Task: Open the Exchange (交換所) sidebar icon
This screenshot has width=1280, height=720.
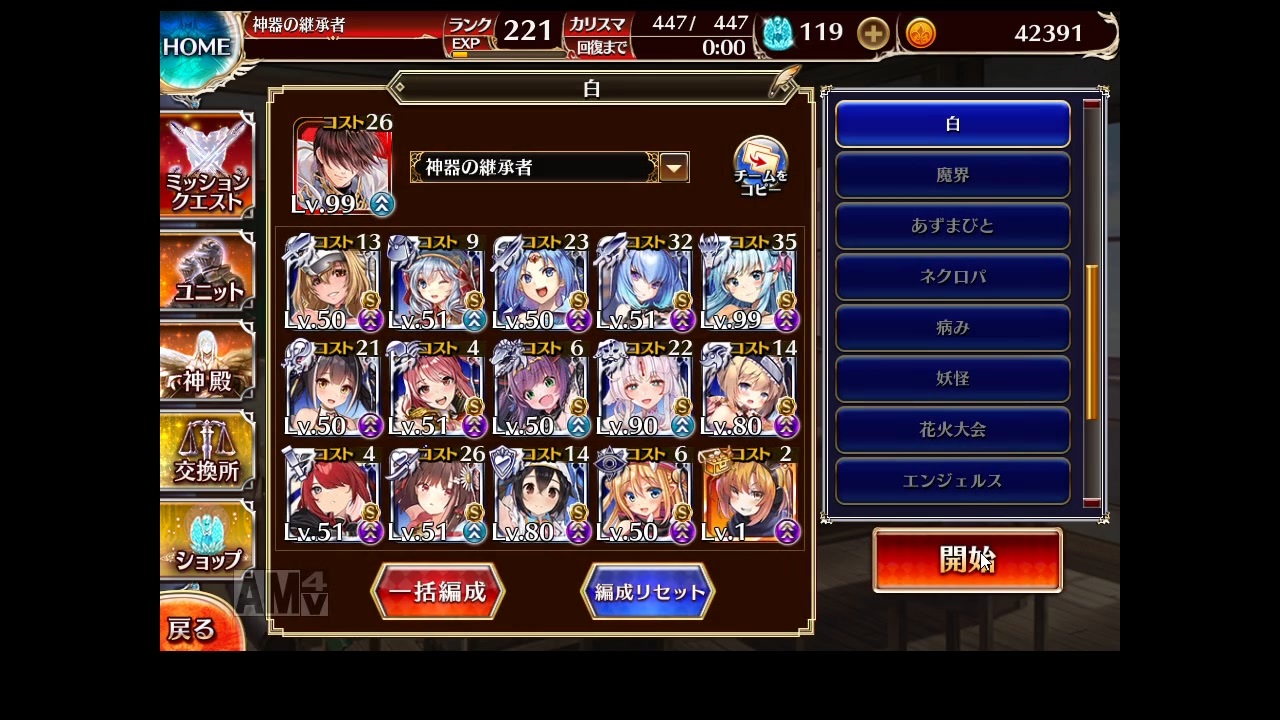Action: [x=207, y=452]
